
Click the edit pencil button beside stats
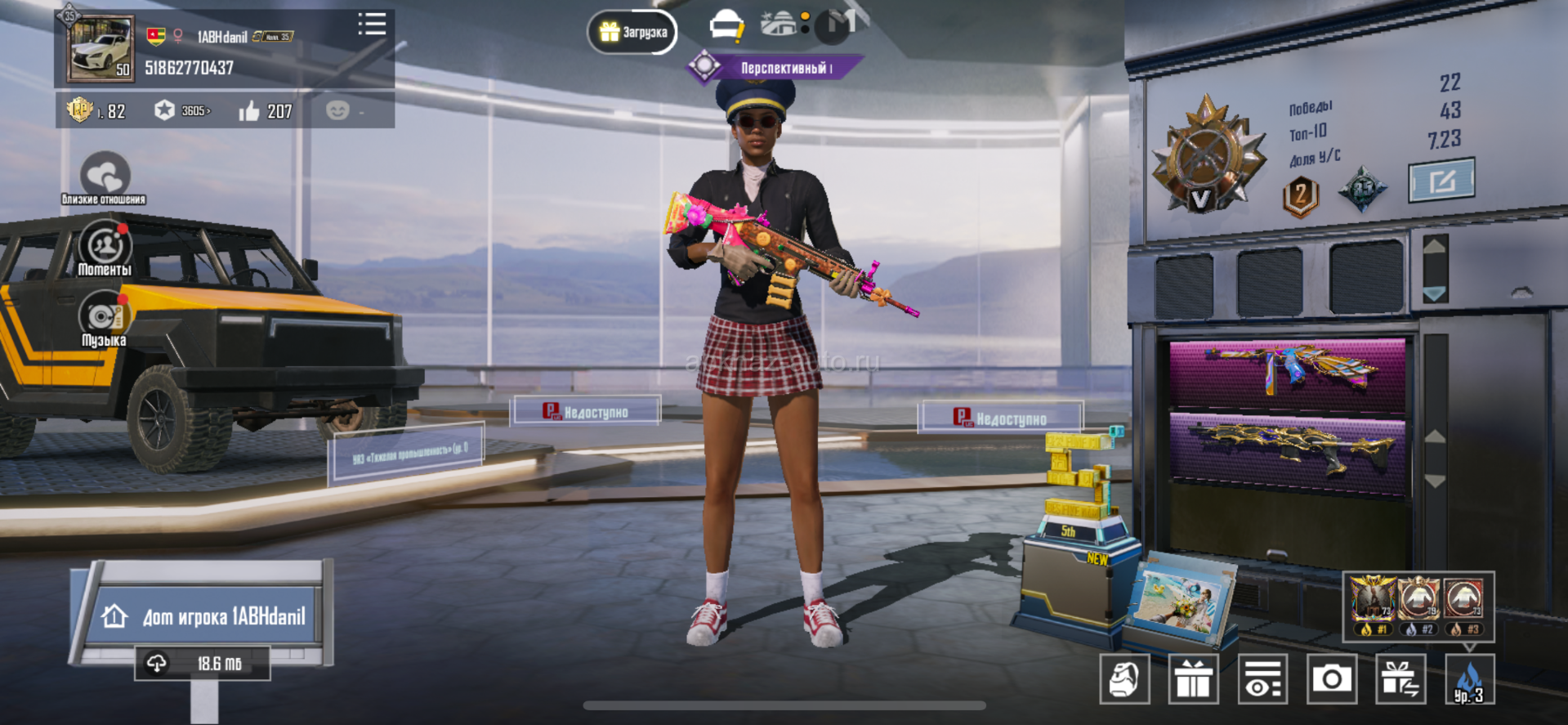(1441, 180)
